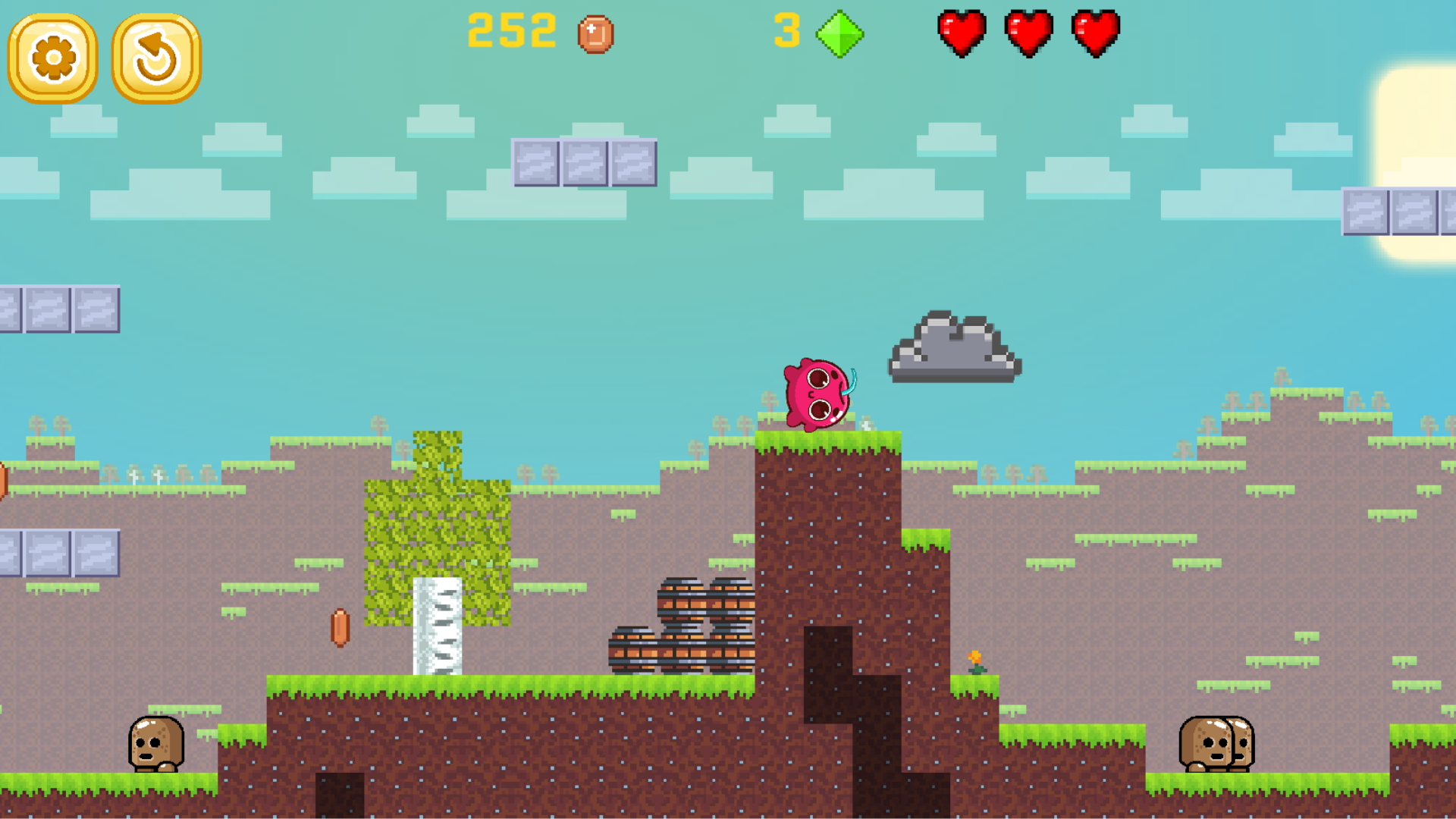Select the stacked barrels near the cliff
The image size is (1456, 819).
(x=682, y=629)
